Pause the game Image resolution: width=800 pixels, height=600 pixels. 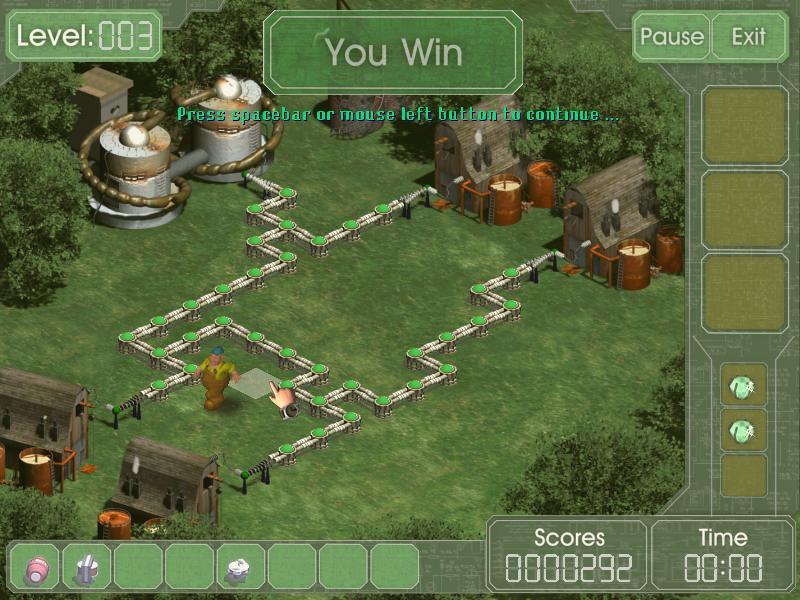pos(672,37)
